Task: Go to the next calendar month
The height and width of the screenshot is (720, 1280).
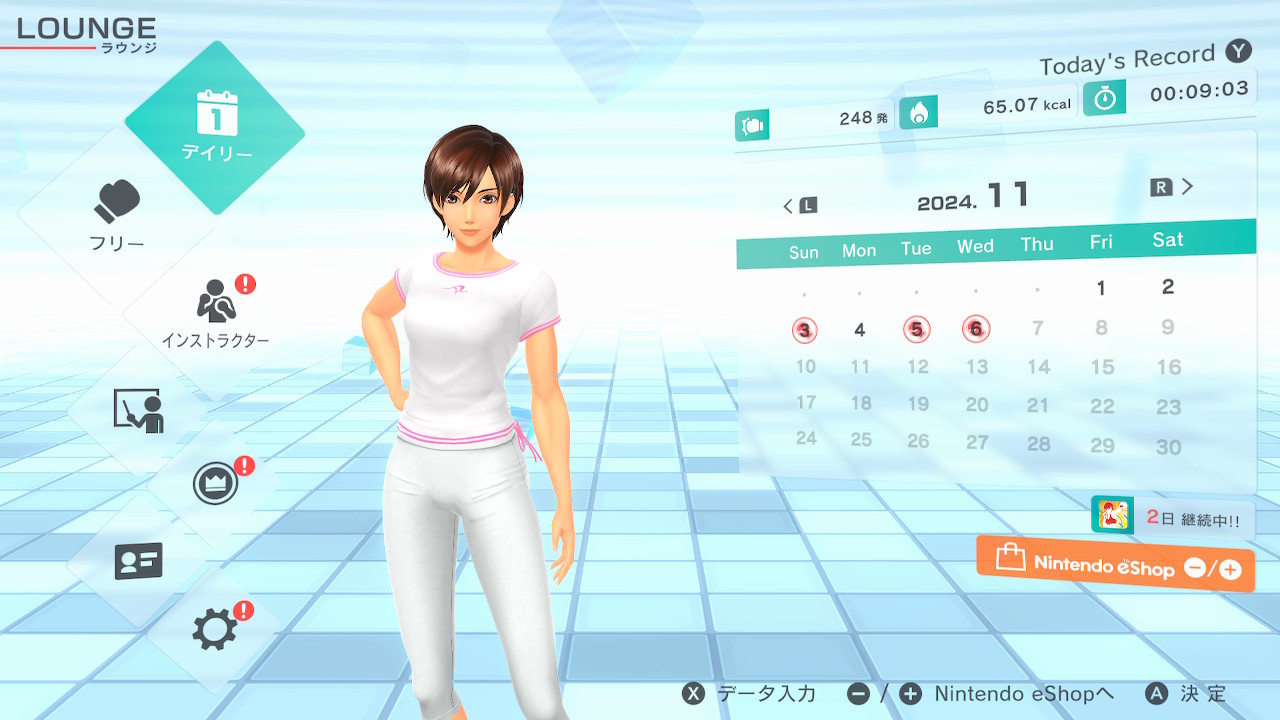Action: (x=1173, y=187)
